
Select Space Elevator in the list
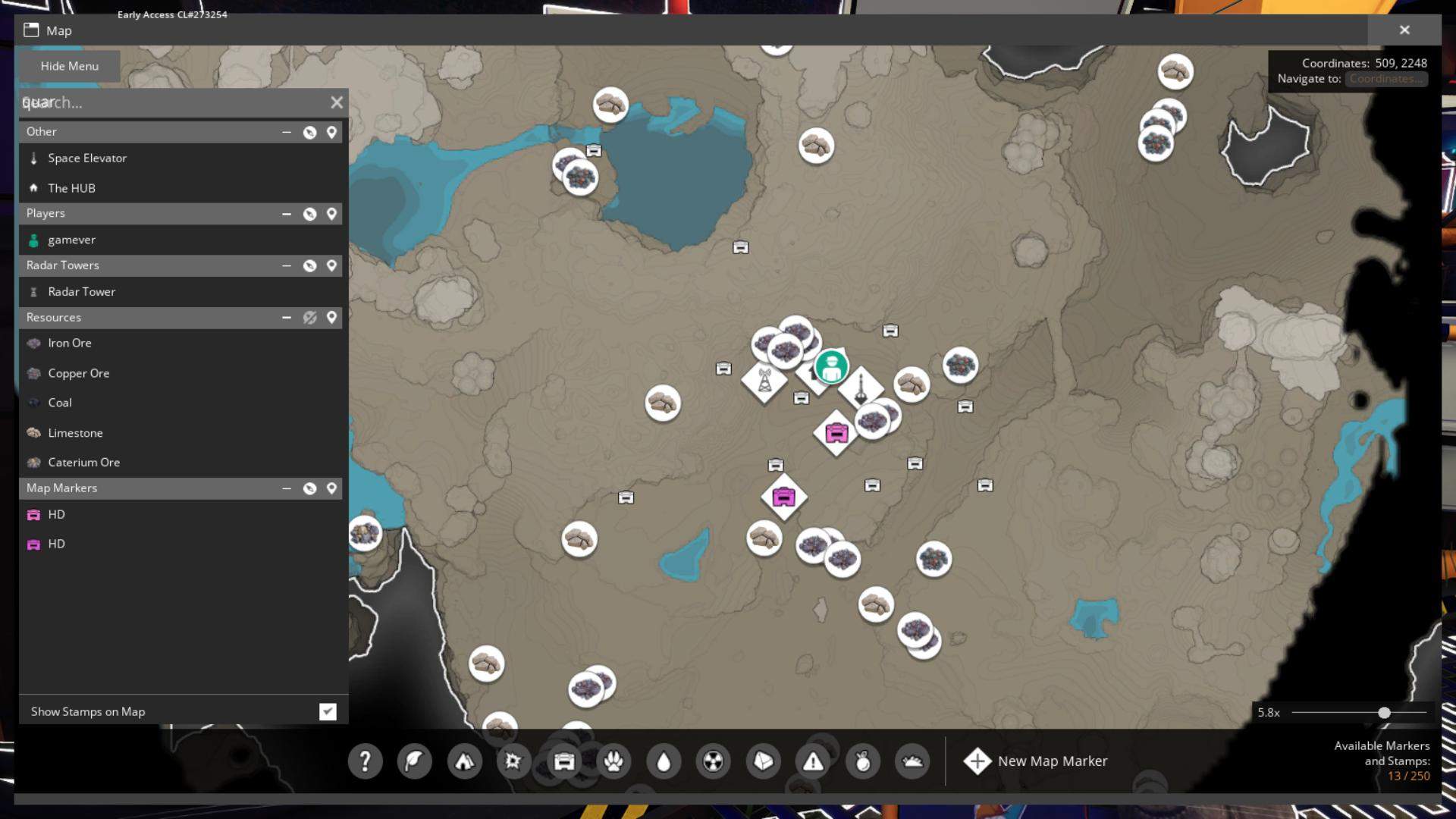tap(87, 158)
